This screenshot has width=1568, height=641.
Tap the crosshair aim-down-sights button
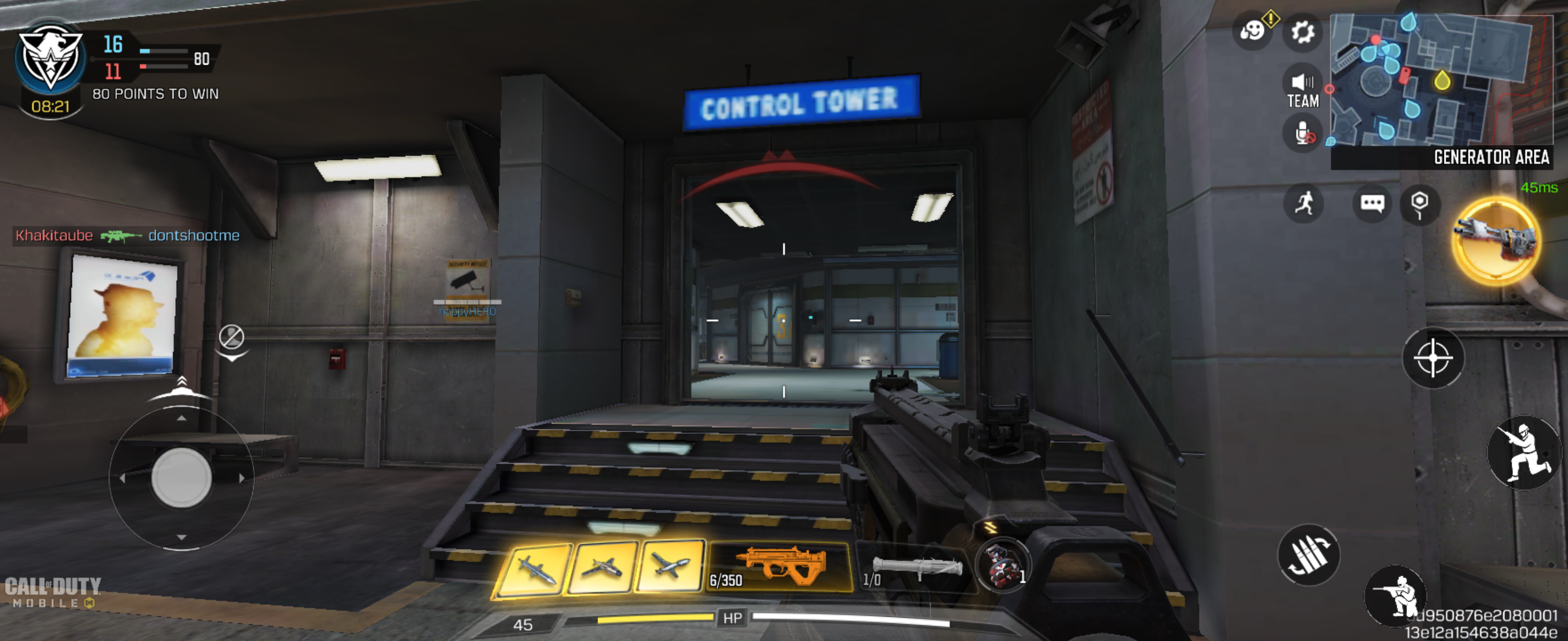click(x=1433, y=358)
